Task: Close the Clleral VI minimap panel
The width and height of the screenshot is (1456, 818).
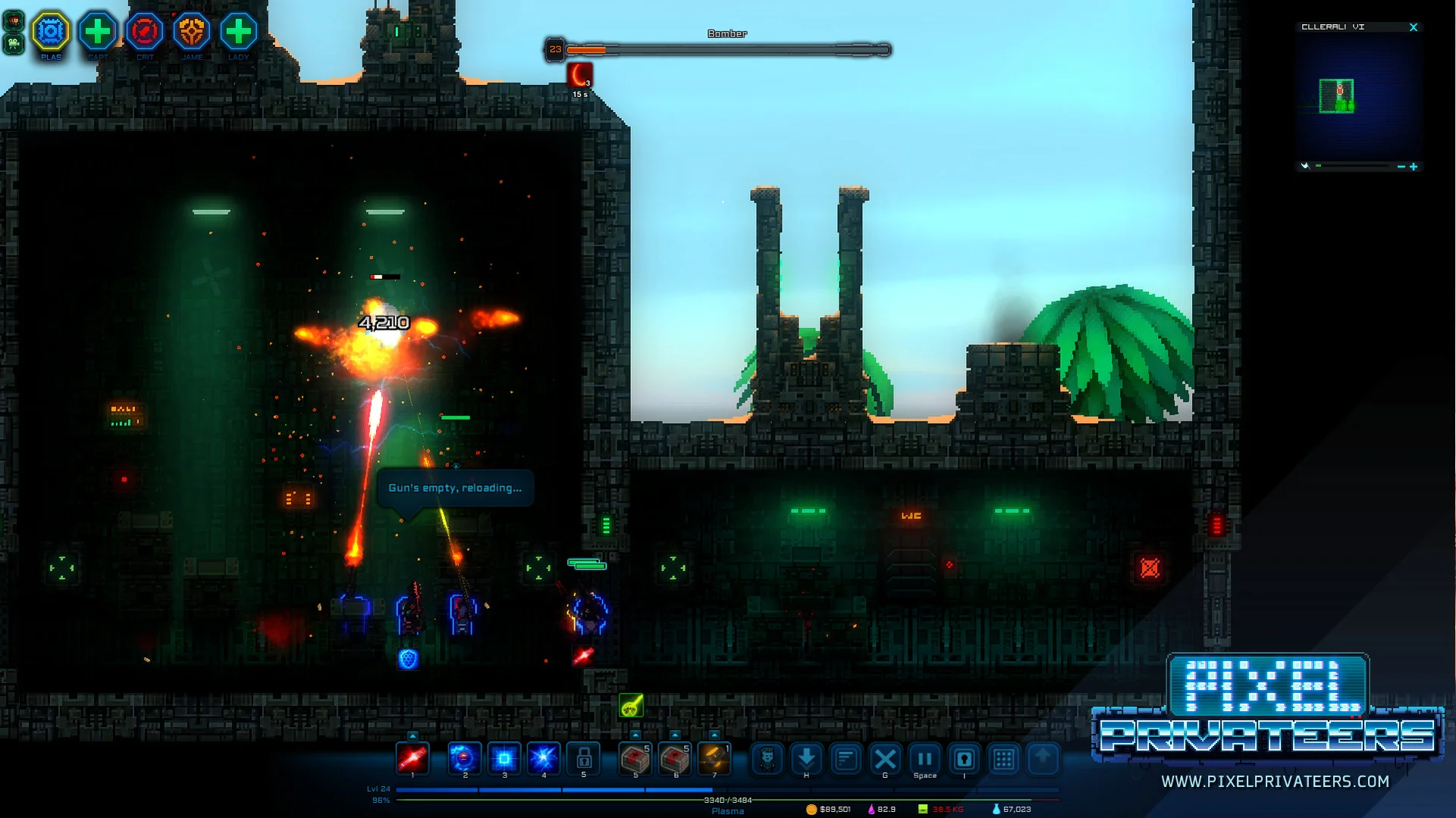Action: pyautogui.click(x=1414, y=27)
